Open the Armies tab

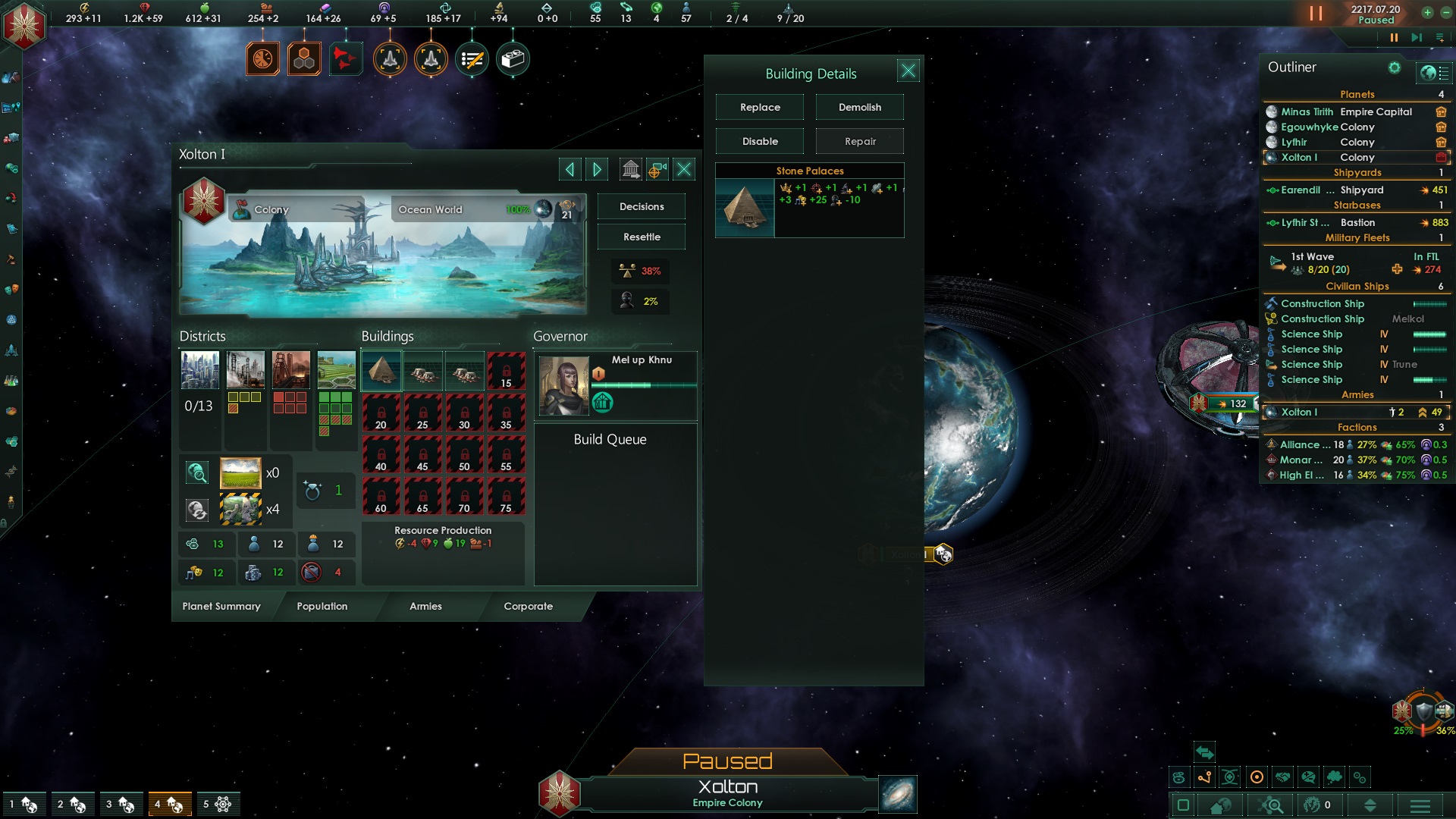pyautogui.click(x=425, y=606)
